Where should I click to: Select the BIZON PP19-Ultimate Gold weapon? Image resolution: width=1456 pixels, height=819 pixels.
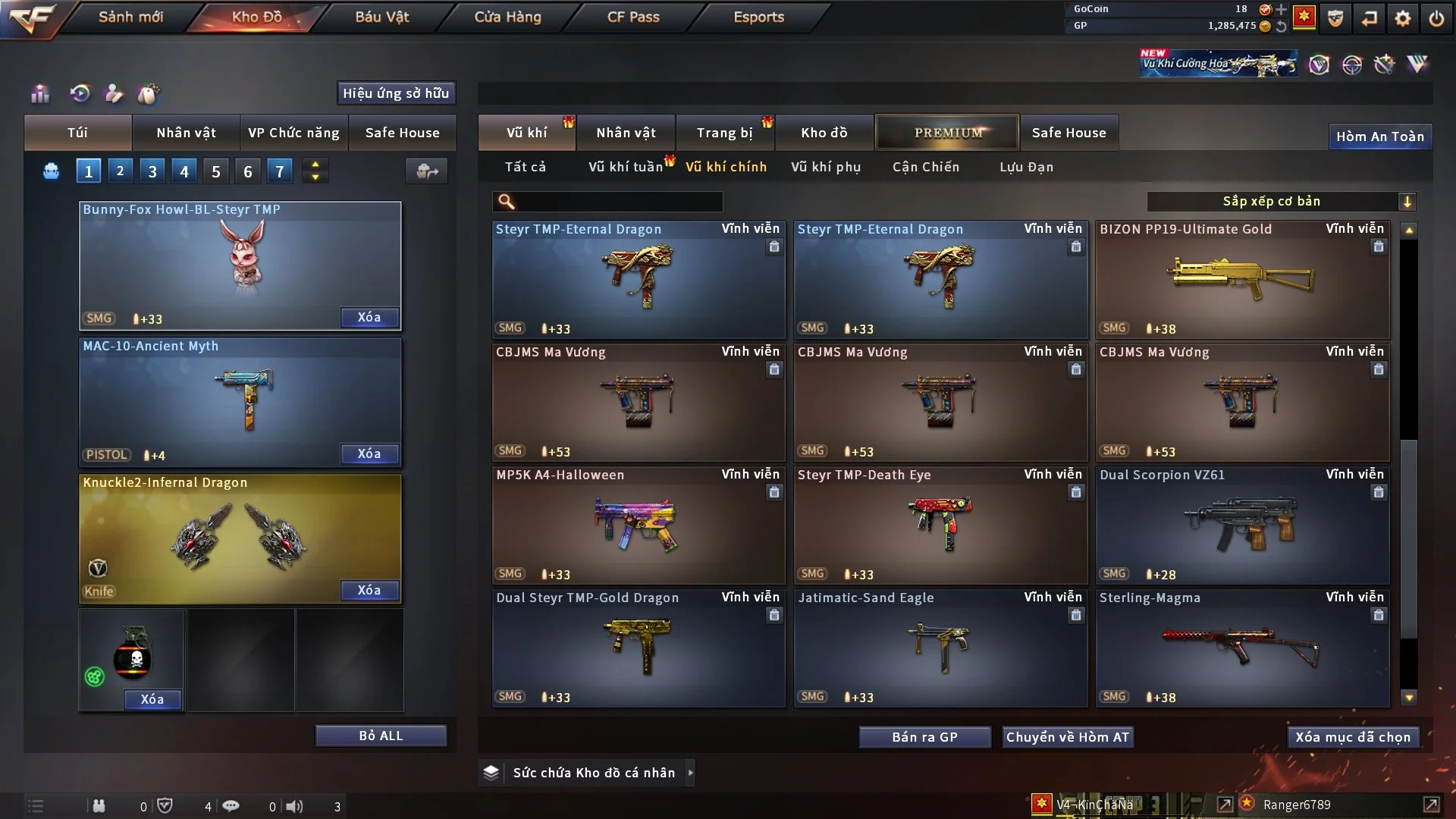pos(1242,279)
